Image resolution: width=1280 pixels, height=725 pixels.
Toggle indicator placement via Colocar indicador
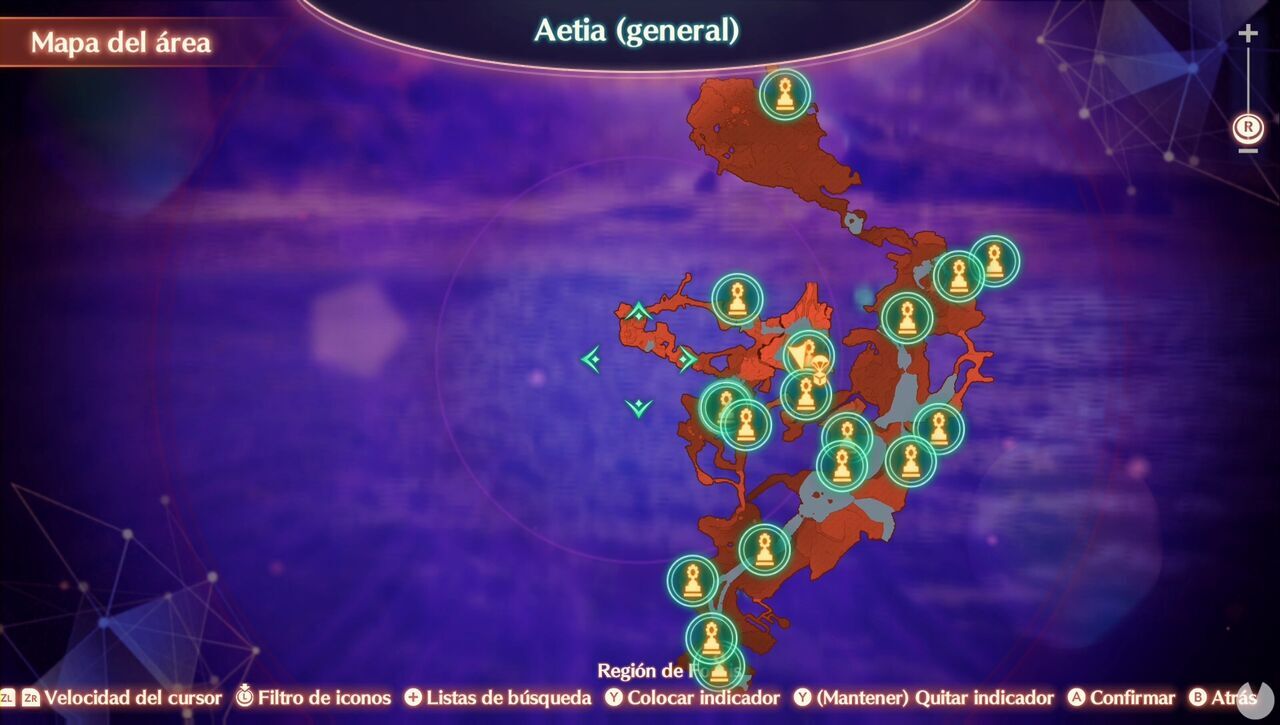coord(692,698)
